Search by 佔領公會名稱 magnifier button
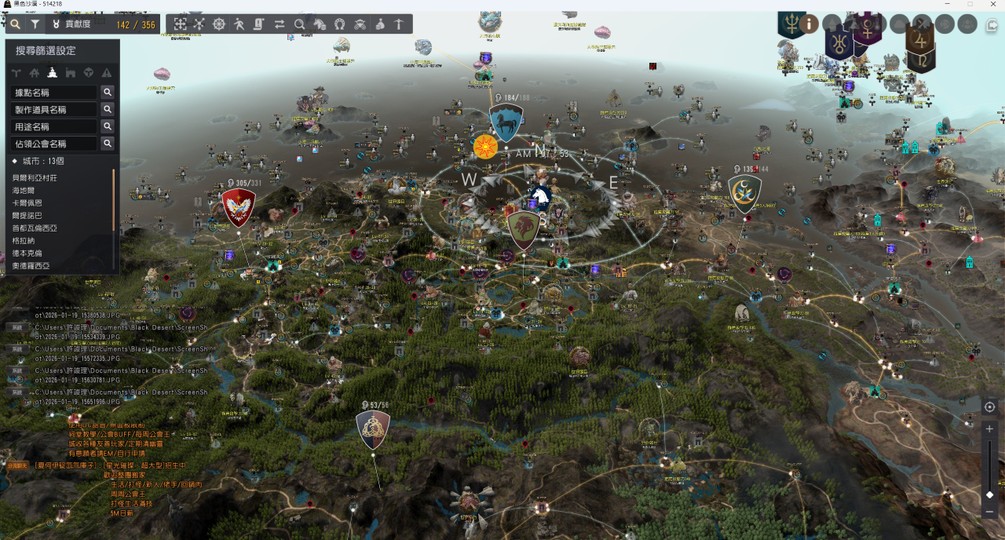This screenshot has height=540, width=1005. click(x=107, y=144)
